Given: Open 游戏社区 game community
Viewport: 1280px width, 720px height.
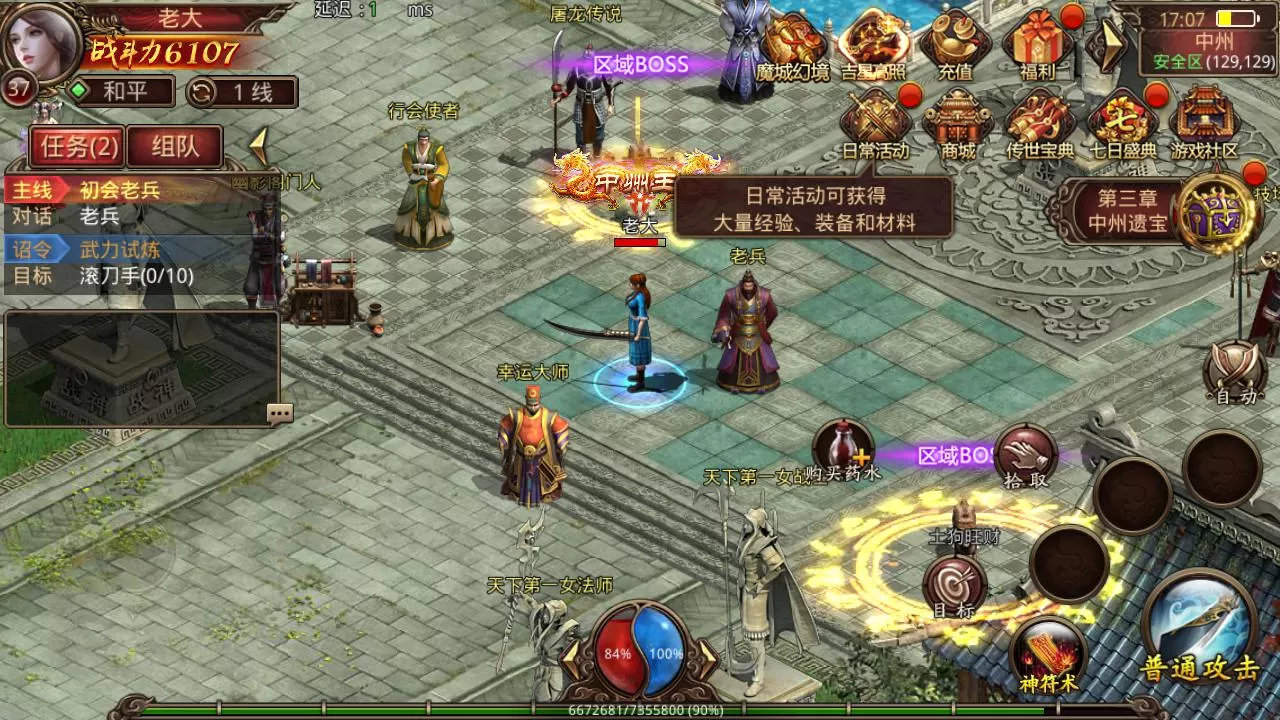Looking at the screenshot, I should click(x=1204, y=123).
